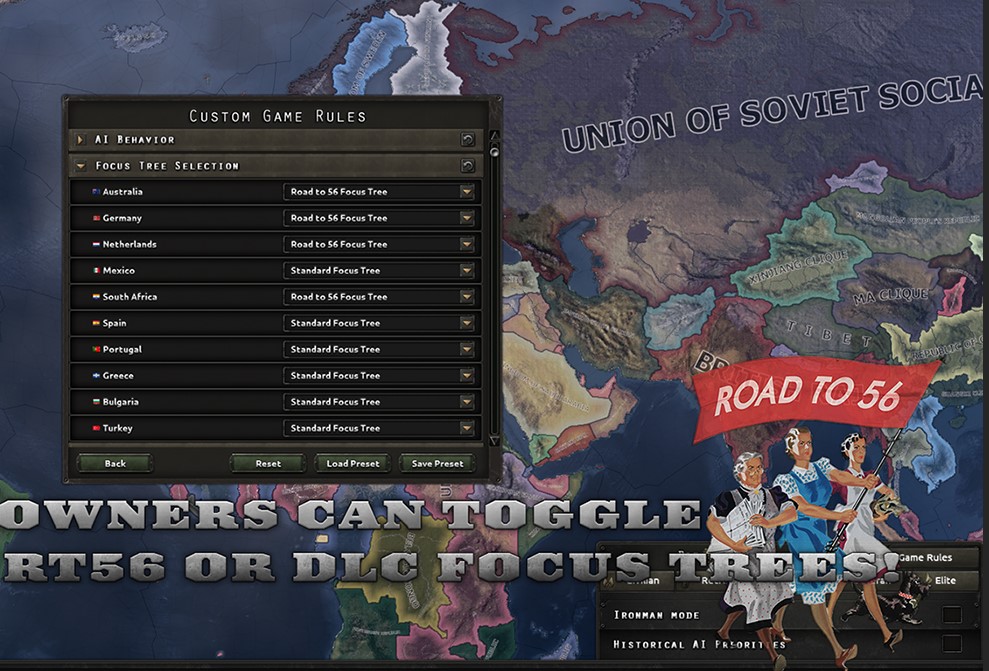The height and width of the screenshot is (671, 989).
Task: Click the Back button
Action: click(x=115, y=463)
